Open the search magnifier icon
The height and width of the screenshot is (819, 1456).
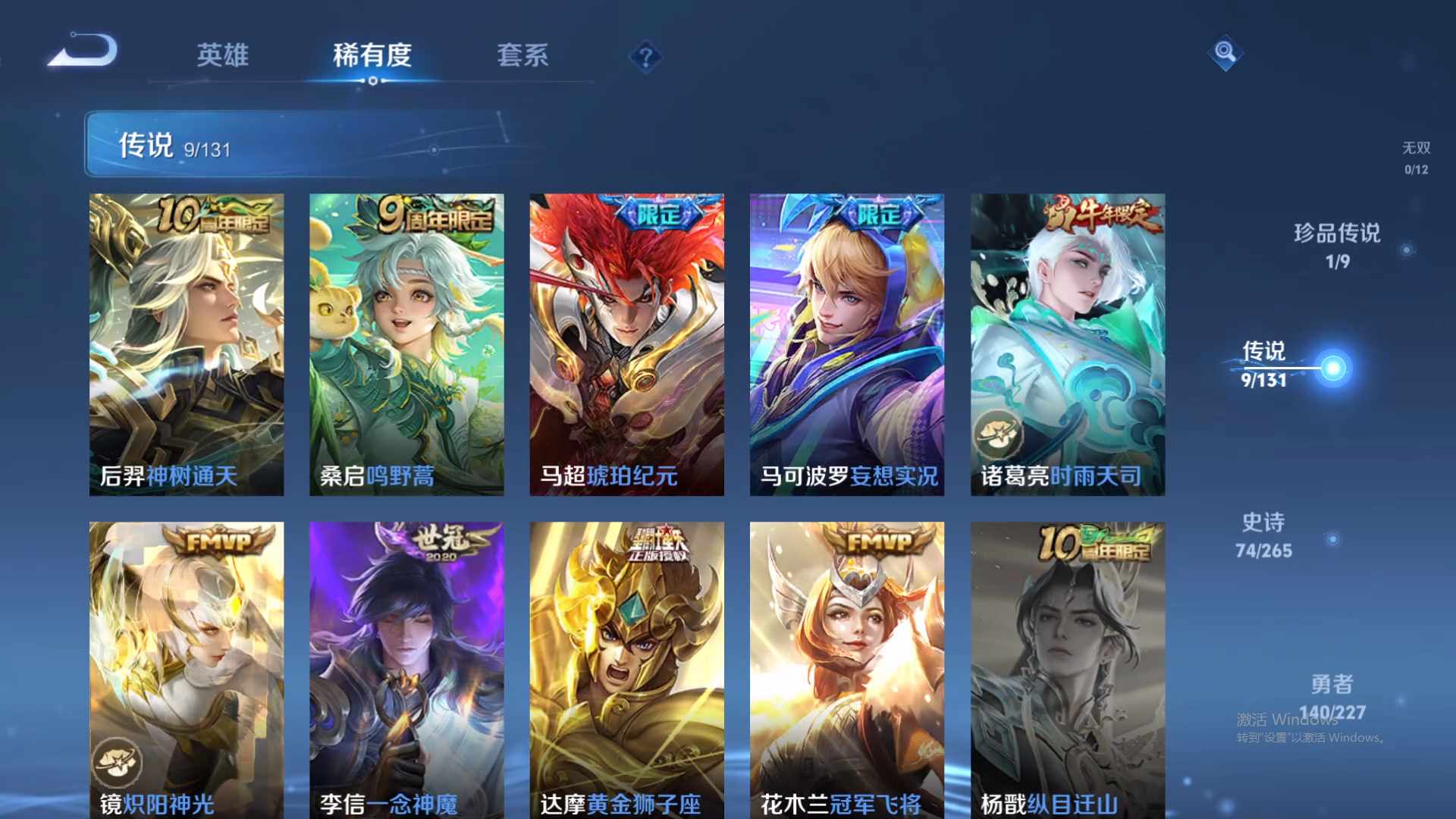pos(1225,53)
